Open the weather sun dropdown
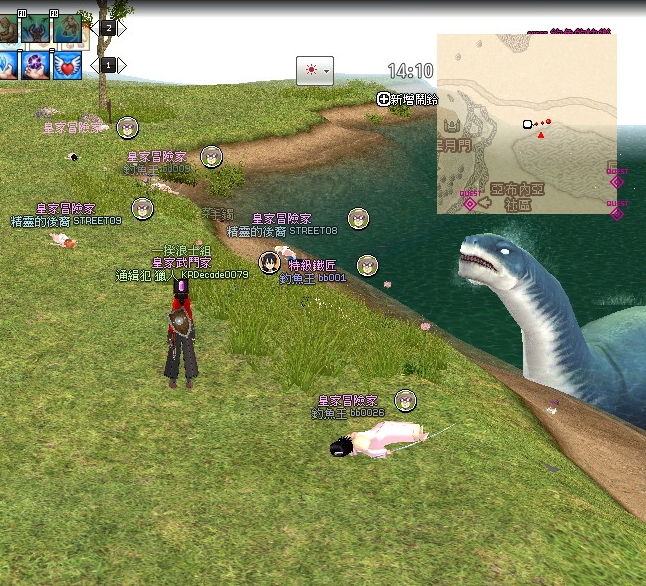This screenshot has width=646, height=586. click(314, 70)
